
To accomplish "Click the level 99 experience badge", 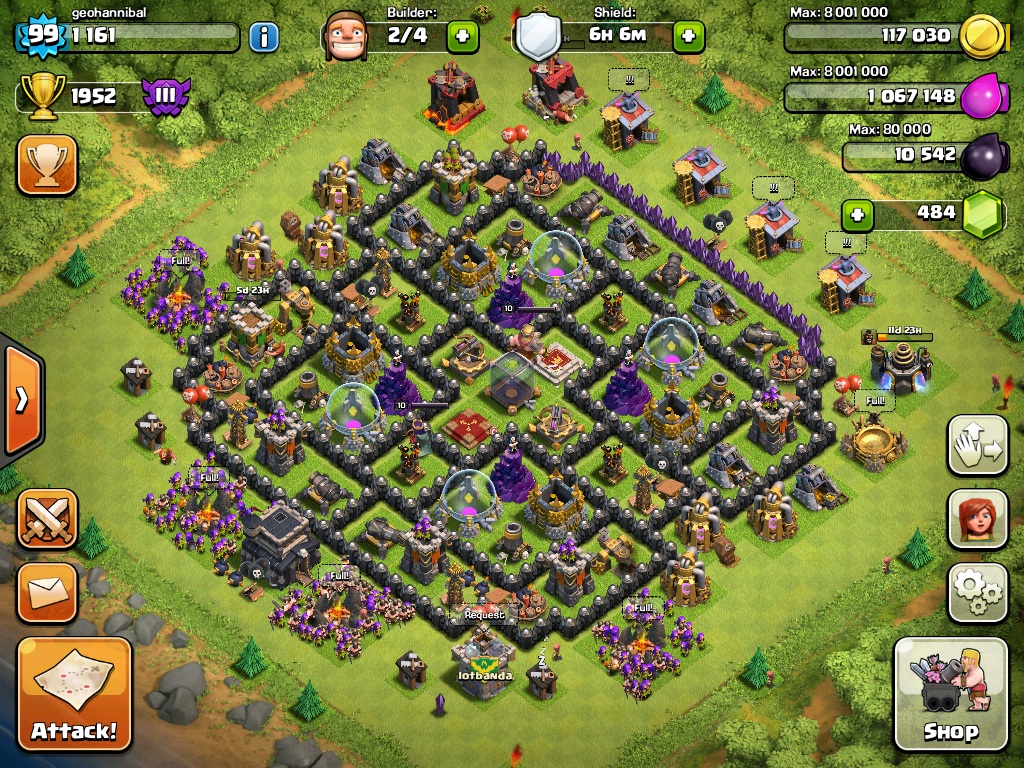I will tap(41, 36).
